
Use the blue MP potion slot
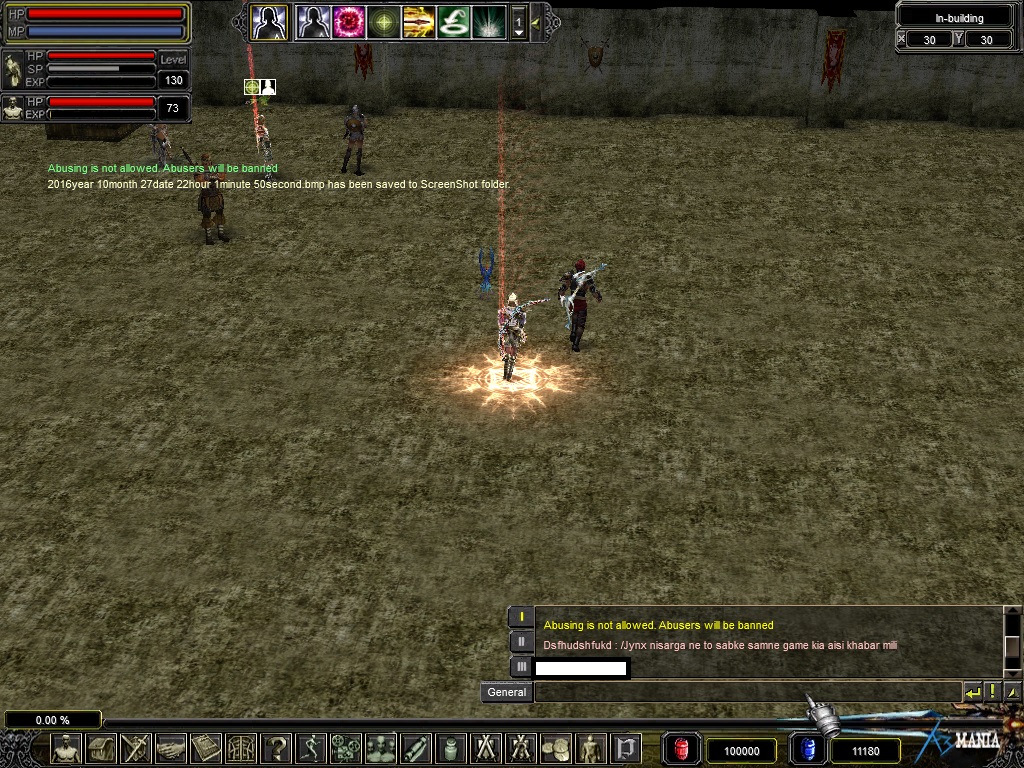pyautogui.click(x=808, y=749)
